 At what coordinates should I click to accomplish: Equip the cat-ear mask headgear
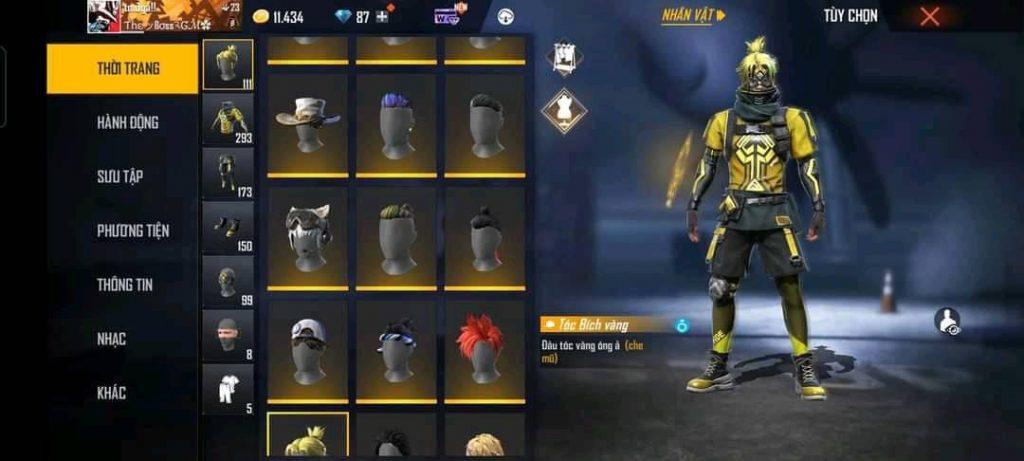point(308,238)
